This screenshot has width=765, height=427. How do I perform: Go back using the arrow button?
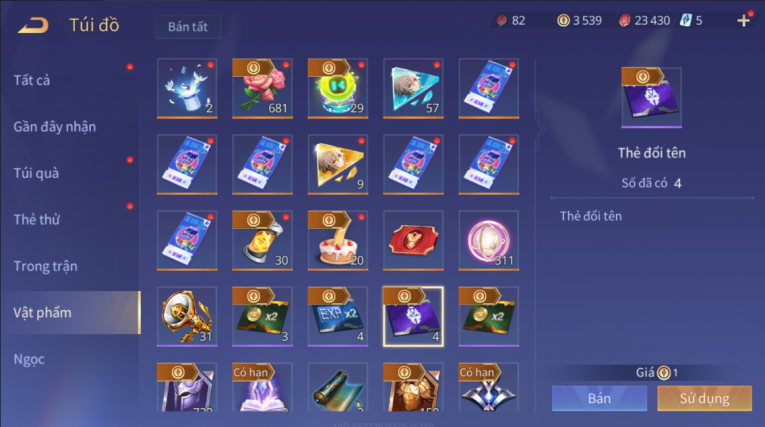(34, 25)
